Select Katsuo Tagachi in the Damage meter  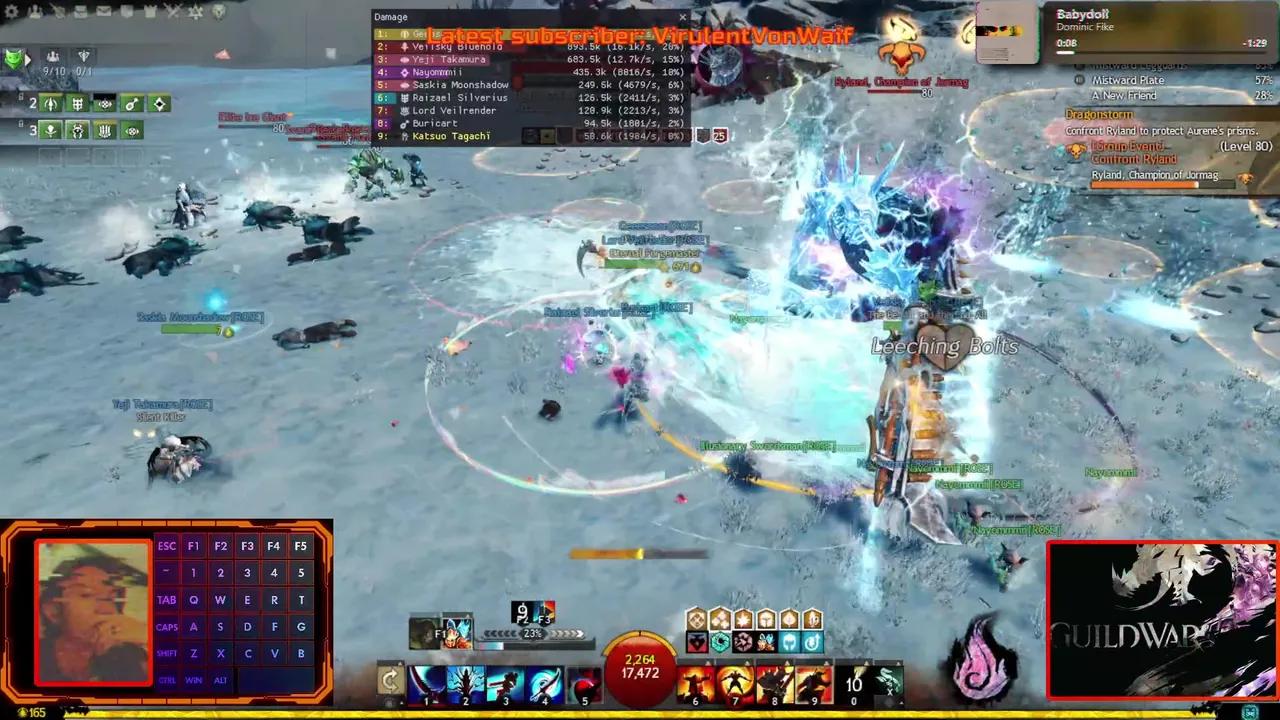click(450, 135)
